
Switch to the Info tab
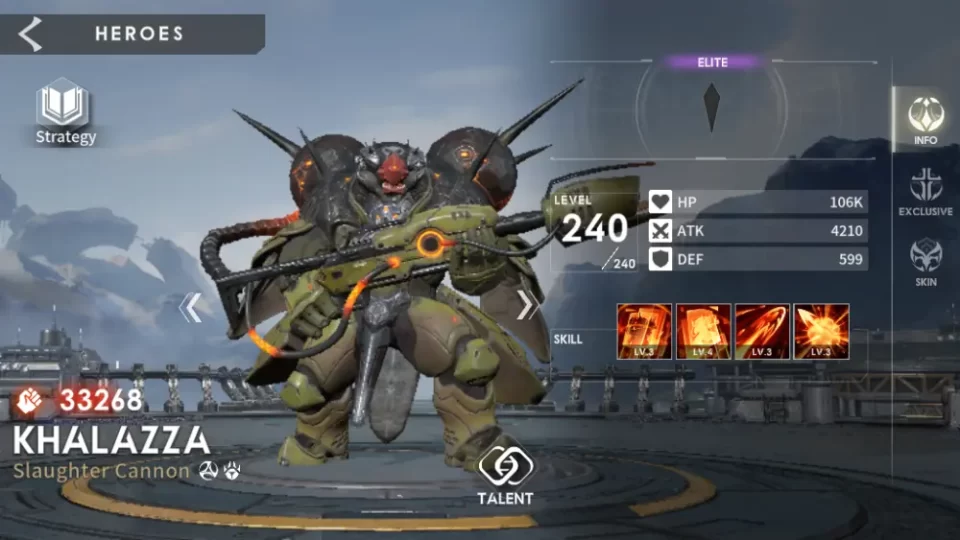tap(925, 120)
